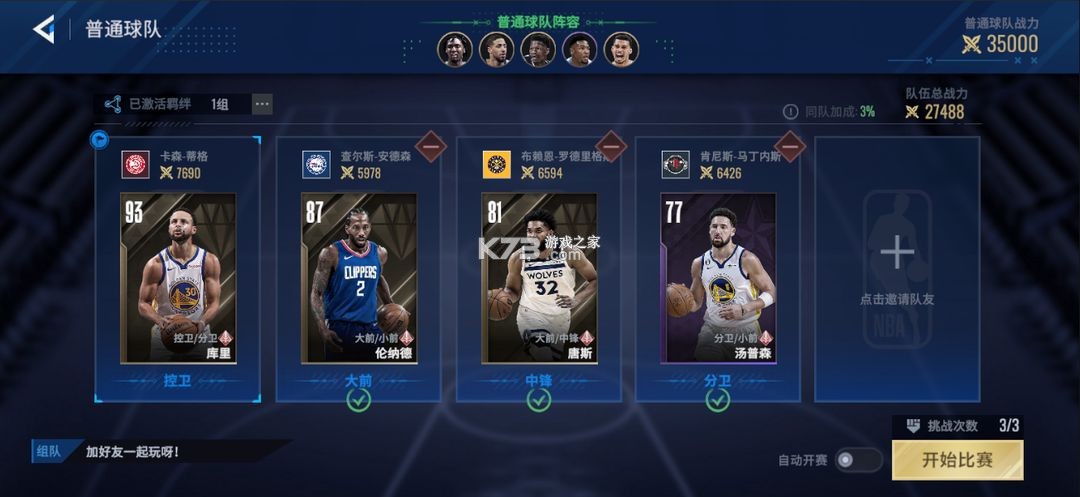Select the Towns 81 Wolves card

[538, 277]
